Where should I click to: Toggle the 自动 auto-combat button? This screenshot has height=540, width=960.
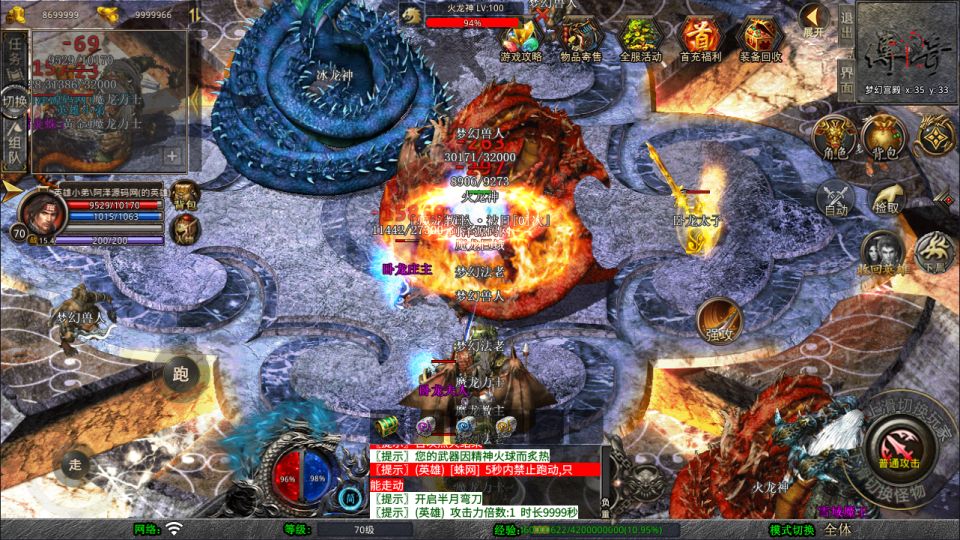836,199
